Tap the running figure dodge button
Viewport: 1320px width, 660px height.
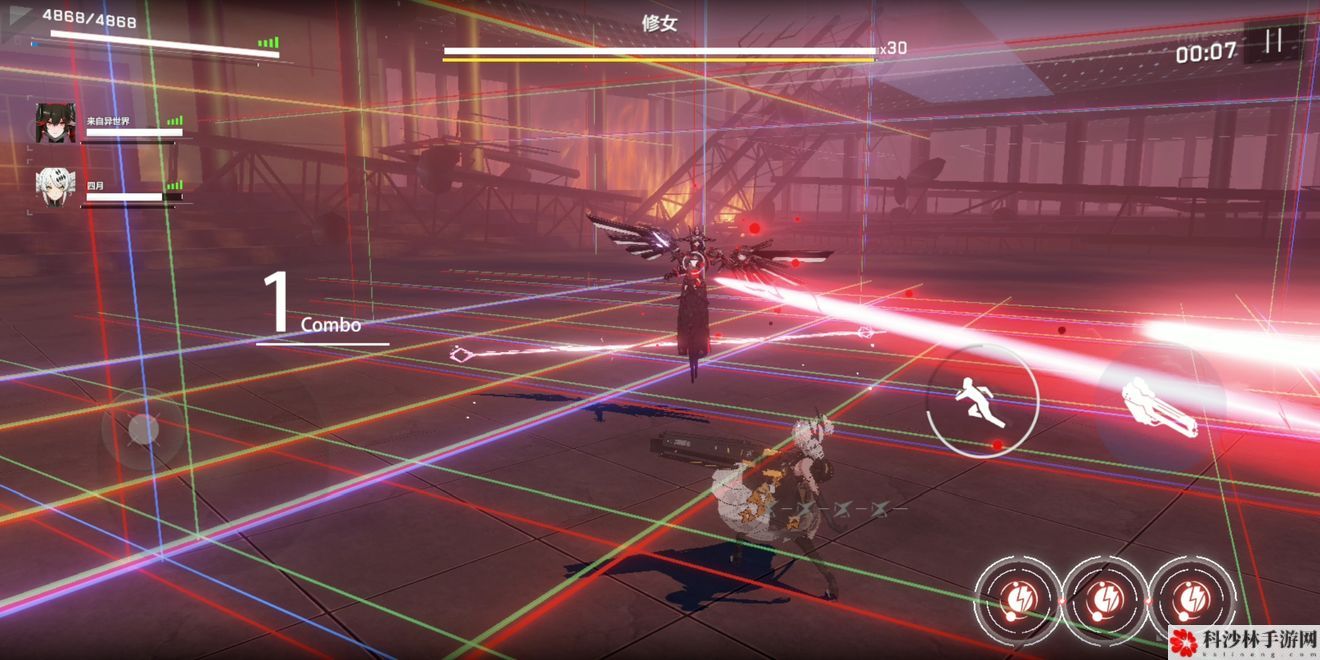coord(981,400)
